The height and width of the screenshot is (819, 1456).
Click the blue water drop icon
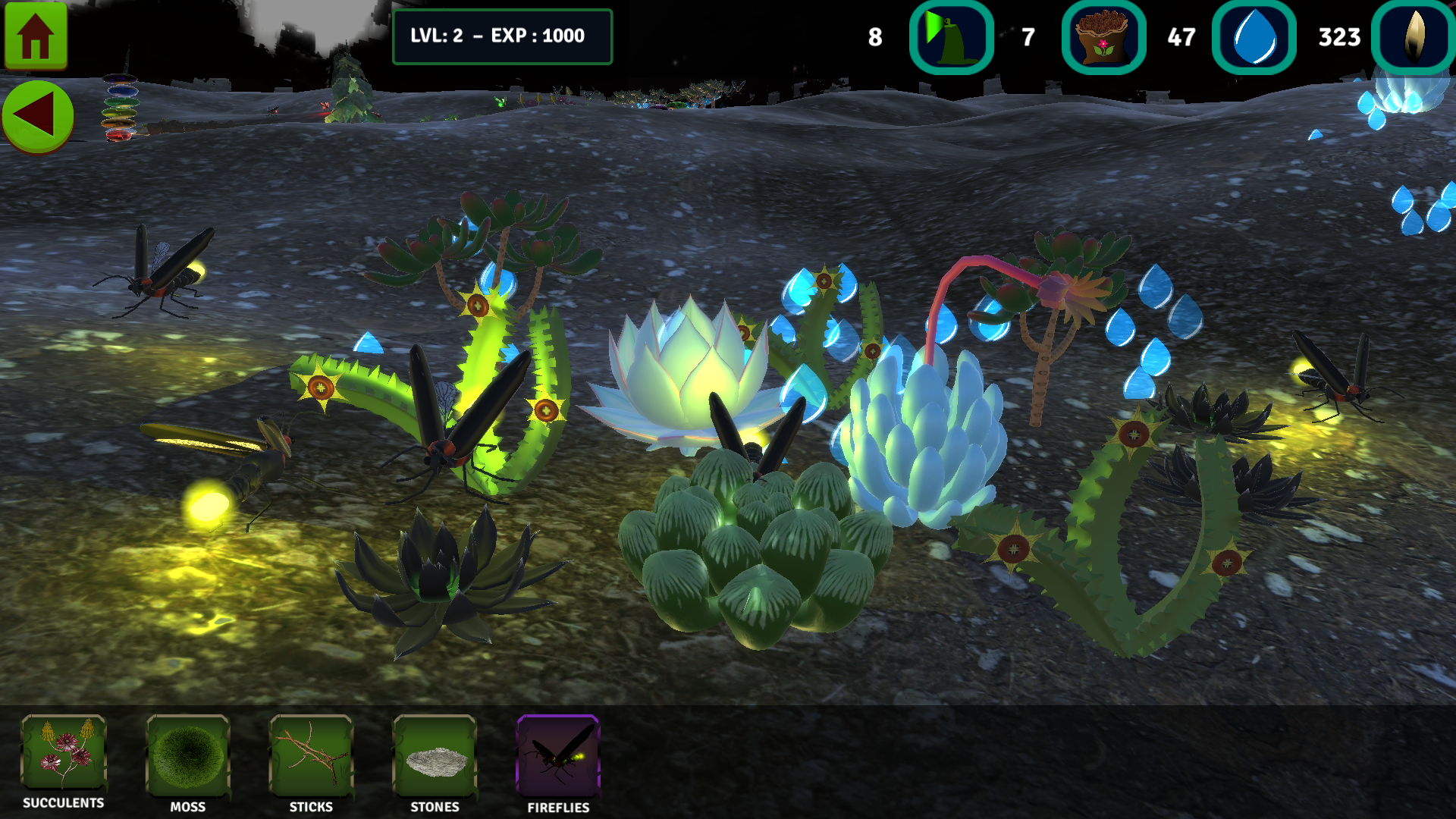(x=1254, y=37)
